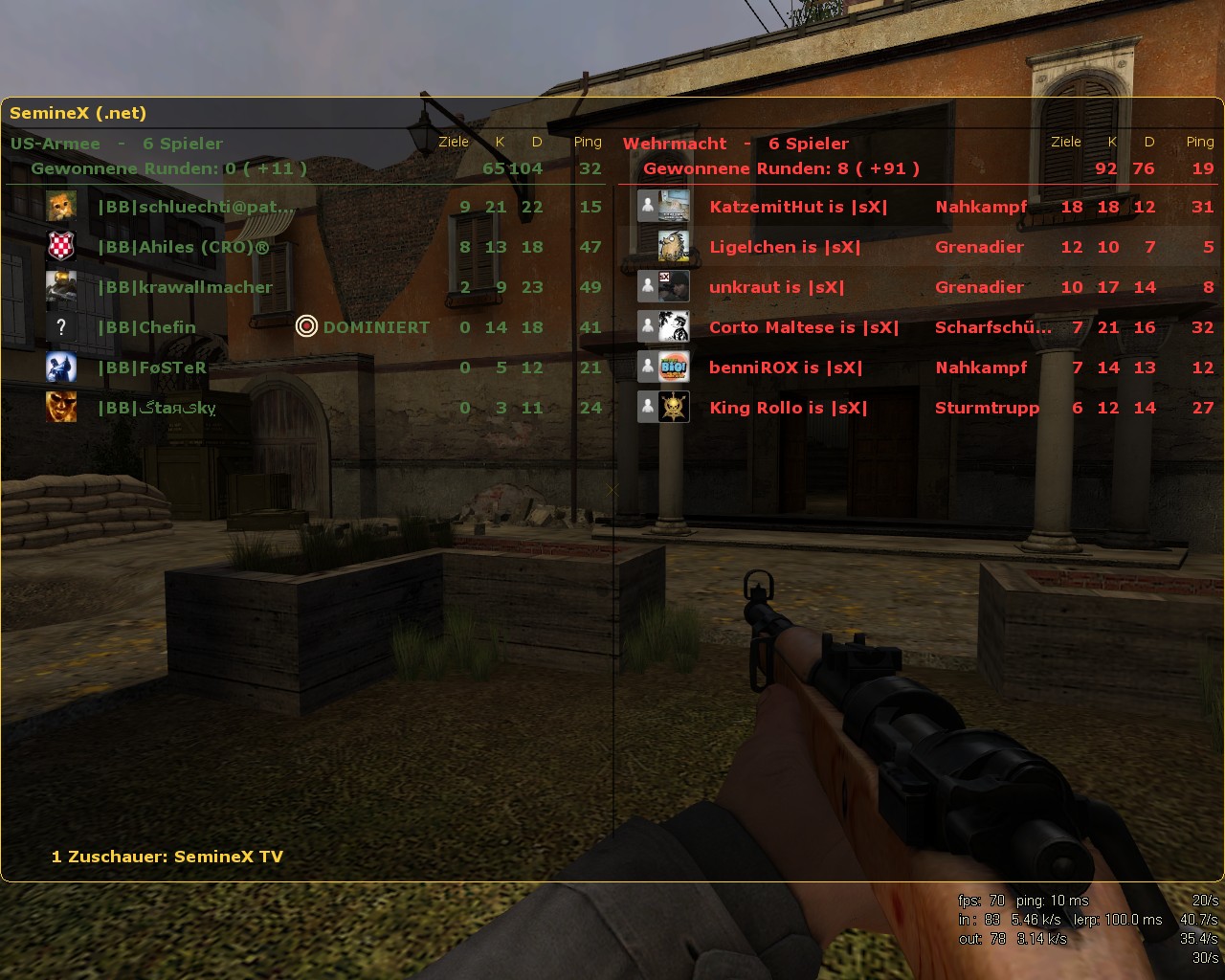Click the blue knight avatar of |BB|FøSTeR
The width and height of the screenshot is (1225, 980).
click(x=60, y=367)
